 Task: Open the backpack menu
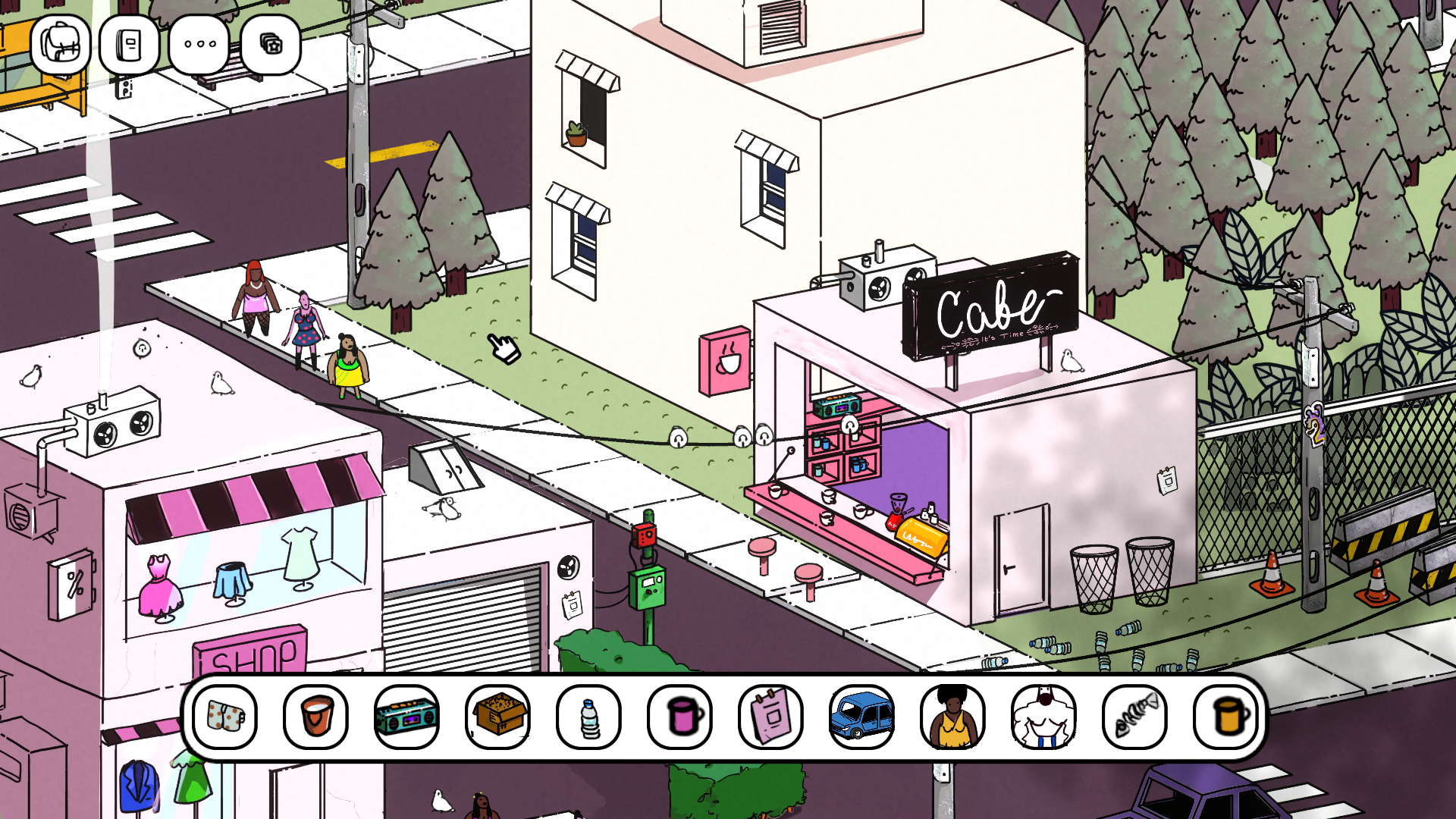(61, 45)
